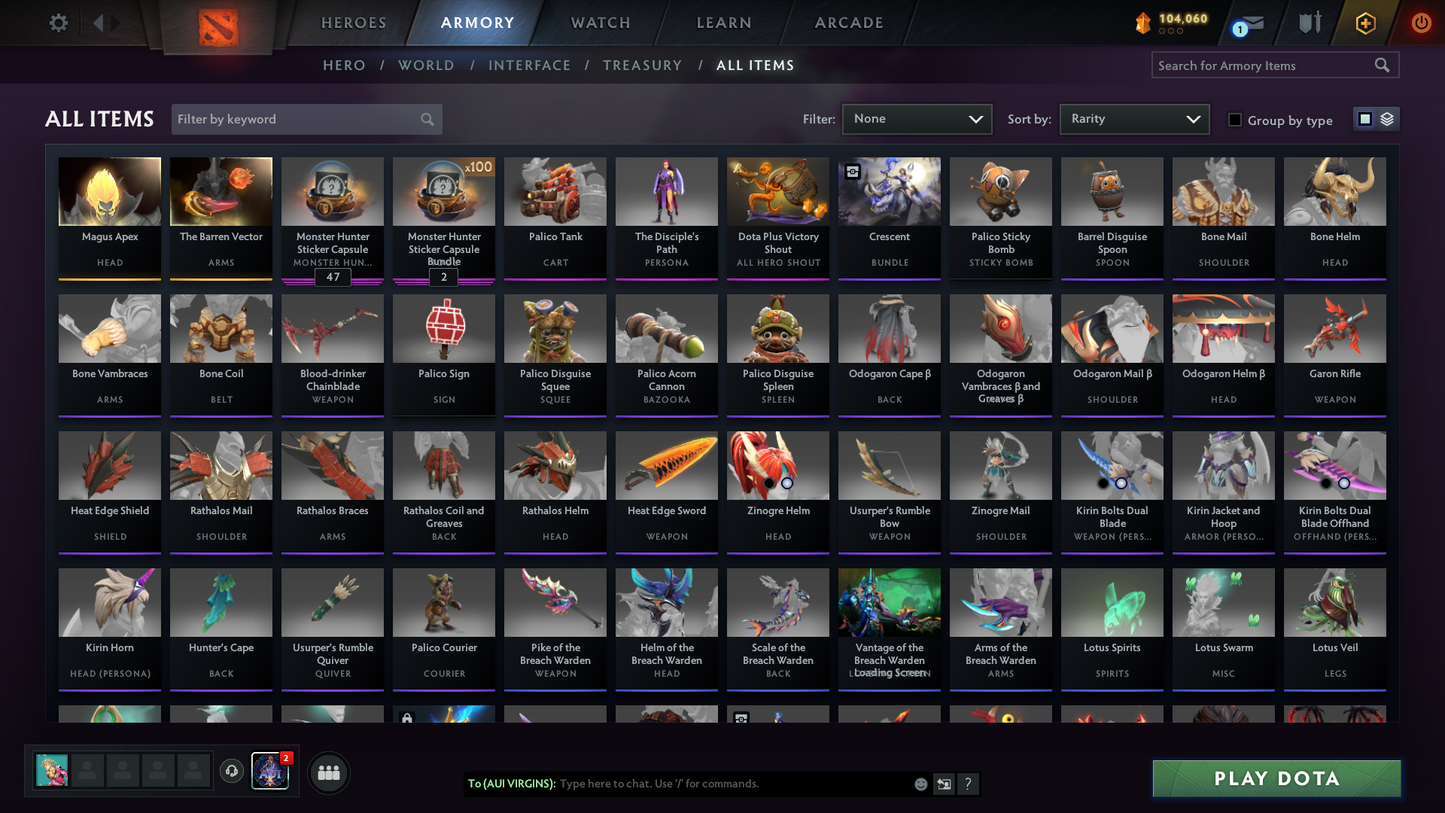Image resolution: width=1445 pixels, height=813 pixels.
Task: Click the magnifying glass in the keyword filter
Action: (427, 118)
